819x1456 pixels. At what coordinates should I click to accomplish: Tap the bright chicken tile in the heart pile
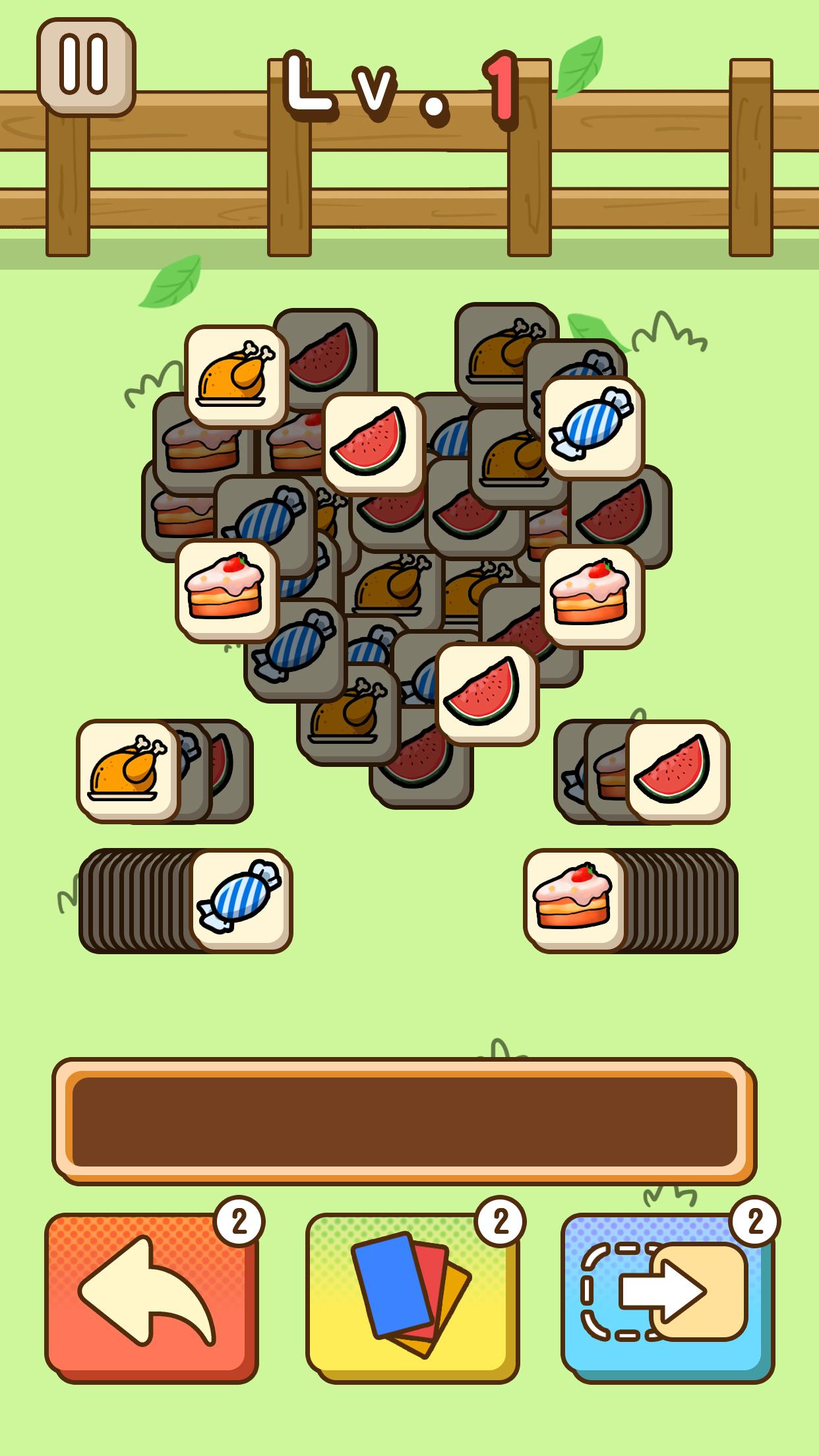click(235, 376)
